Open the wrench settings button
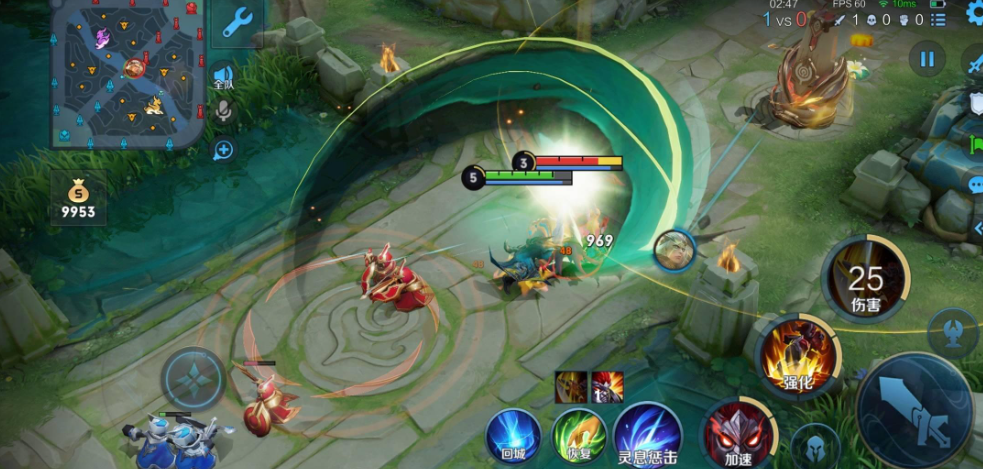Image resolution: width=983 pixels, height=469 pixels. (x=237, y=22)
